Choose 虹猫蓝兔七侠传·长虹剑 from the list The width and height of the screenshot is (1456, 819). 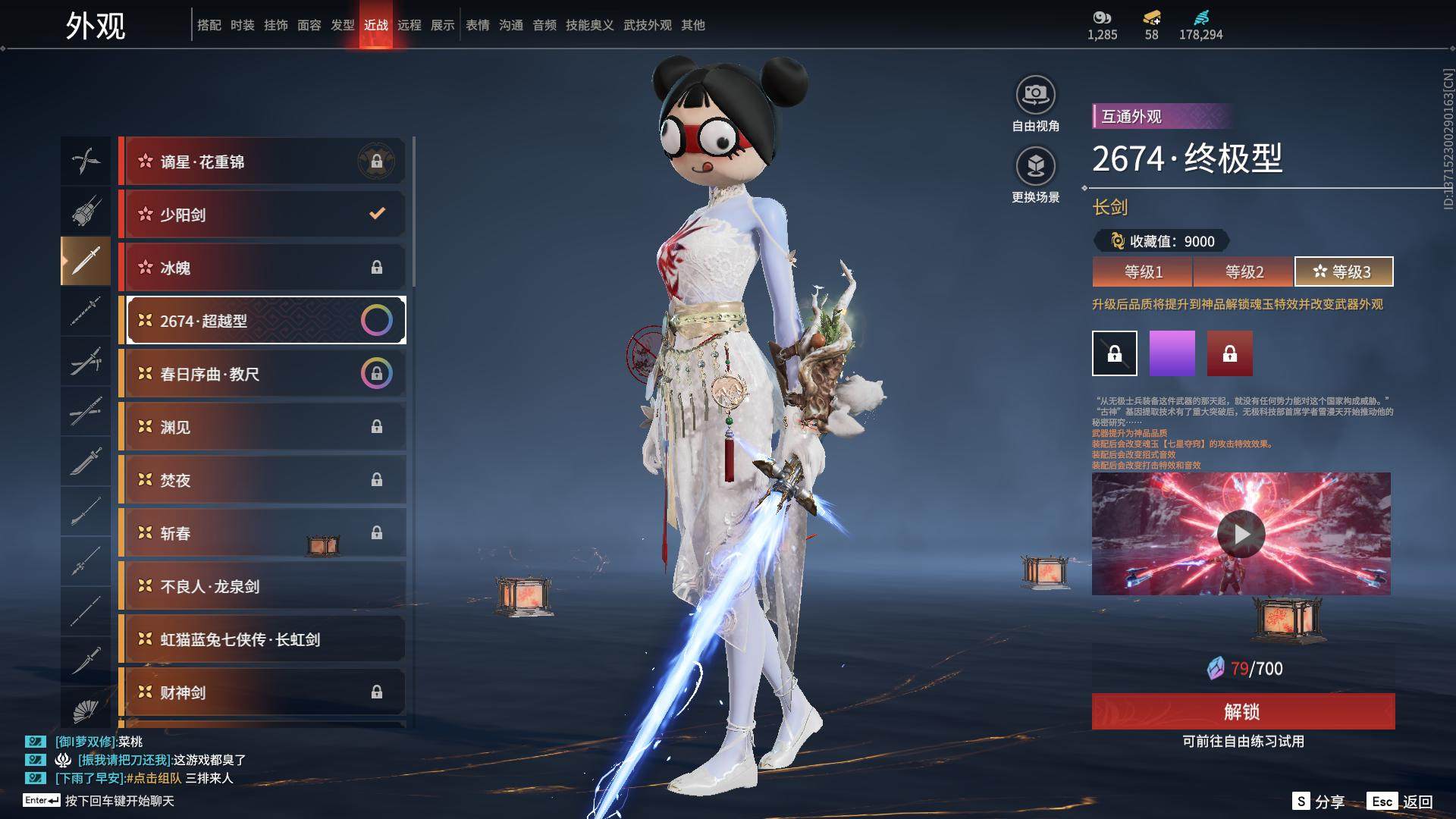262,639
